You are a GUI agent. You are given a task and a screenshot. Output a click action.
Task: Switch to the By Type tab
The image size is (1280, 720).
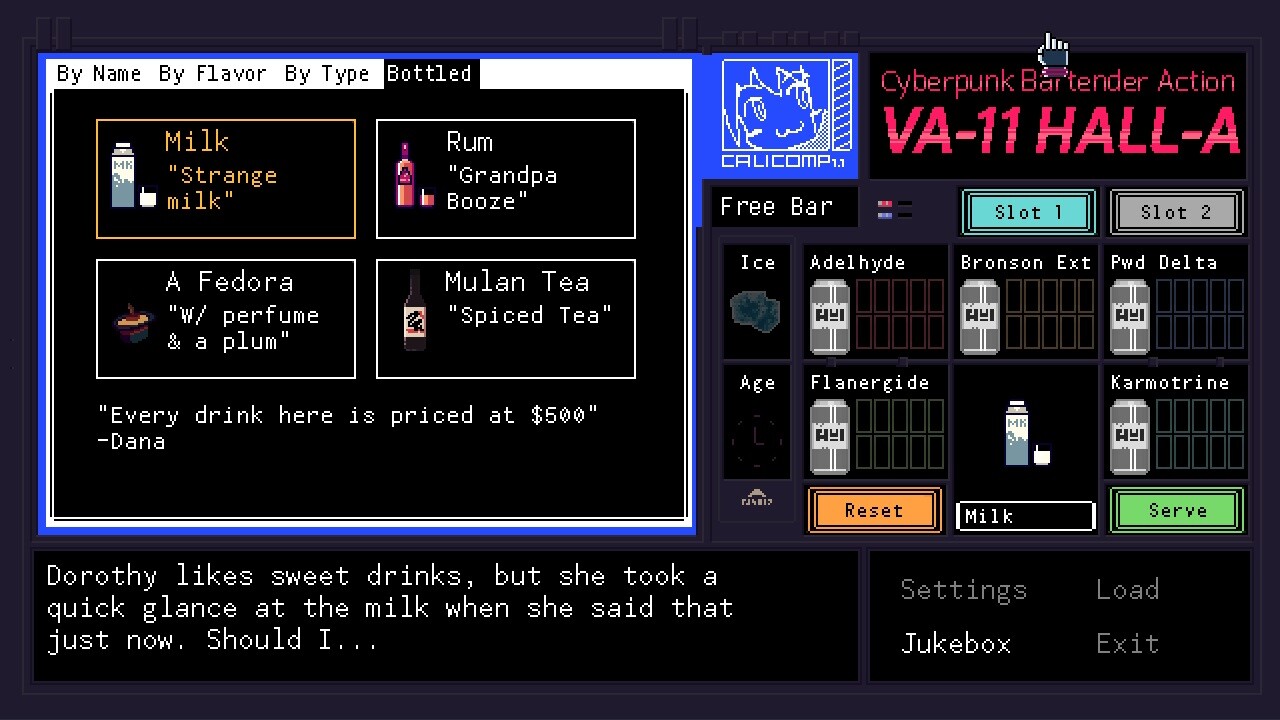point(327,72)
